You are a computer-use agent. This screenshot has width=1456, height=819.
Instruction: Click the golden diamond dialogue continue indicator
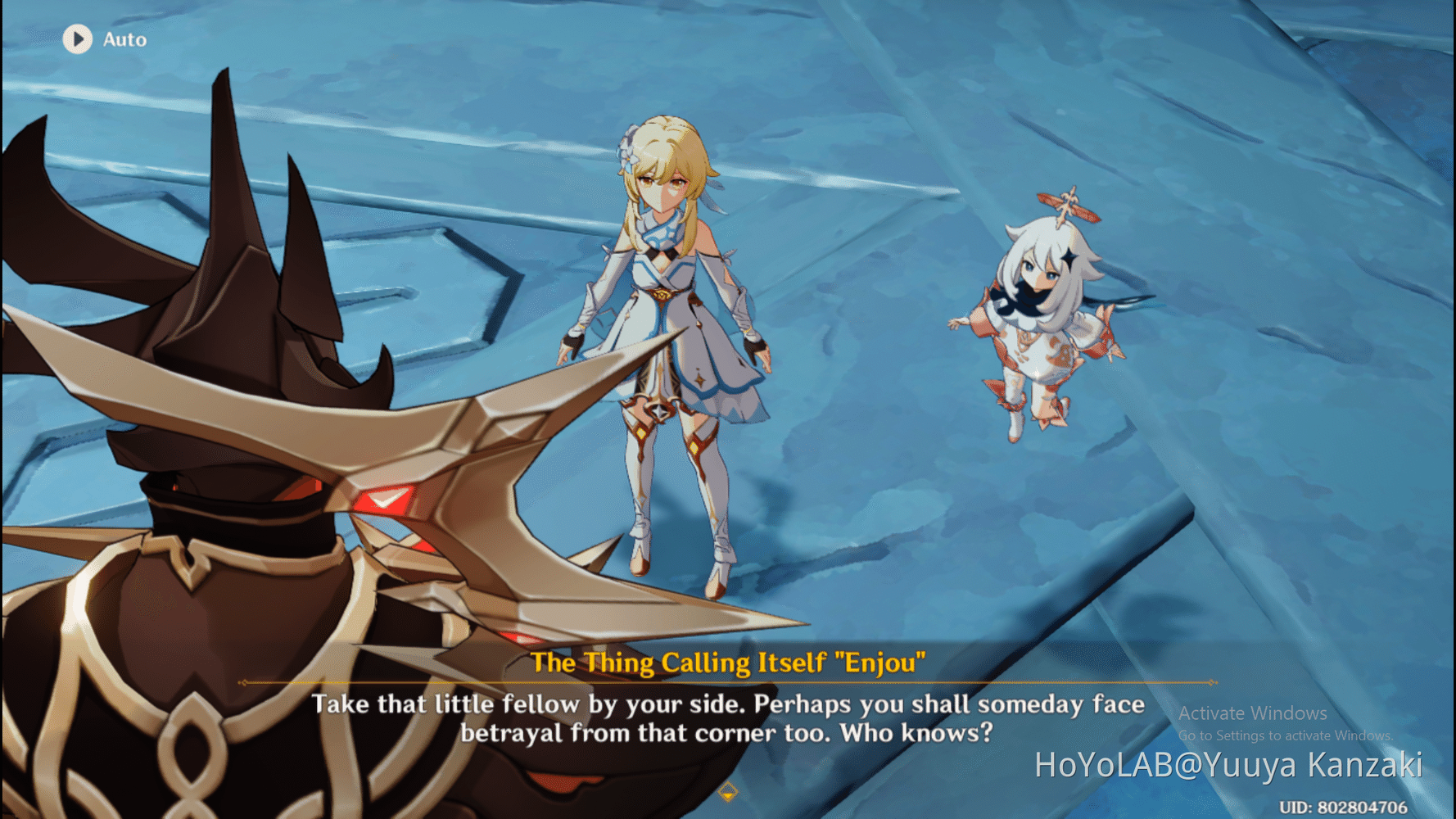coord(727,793)
